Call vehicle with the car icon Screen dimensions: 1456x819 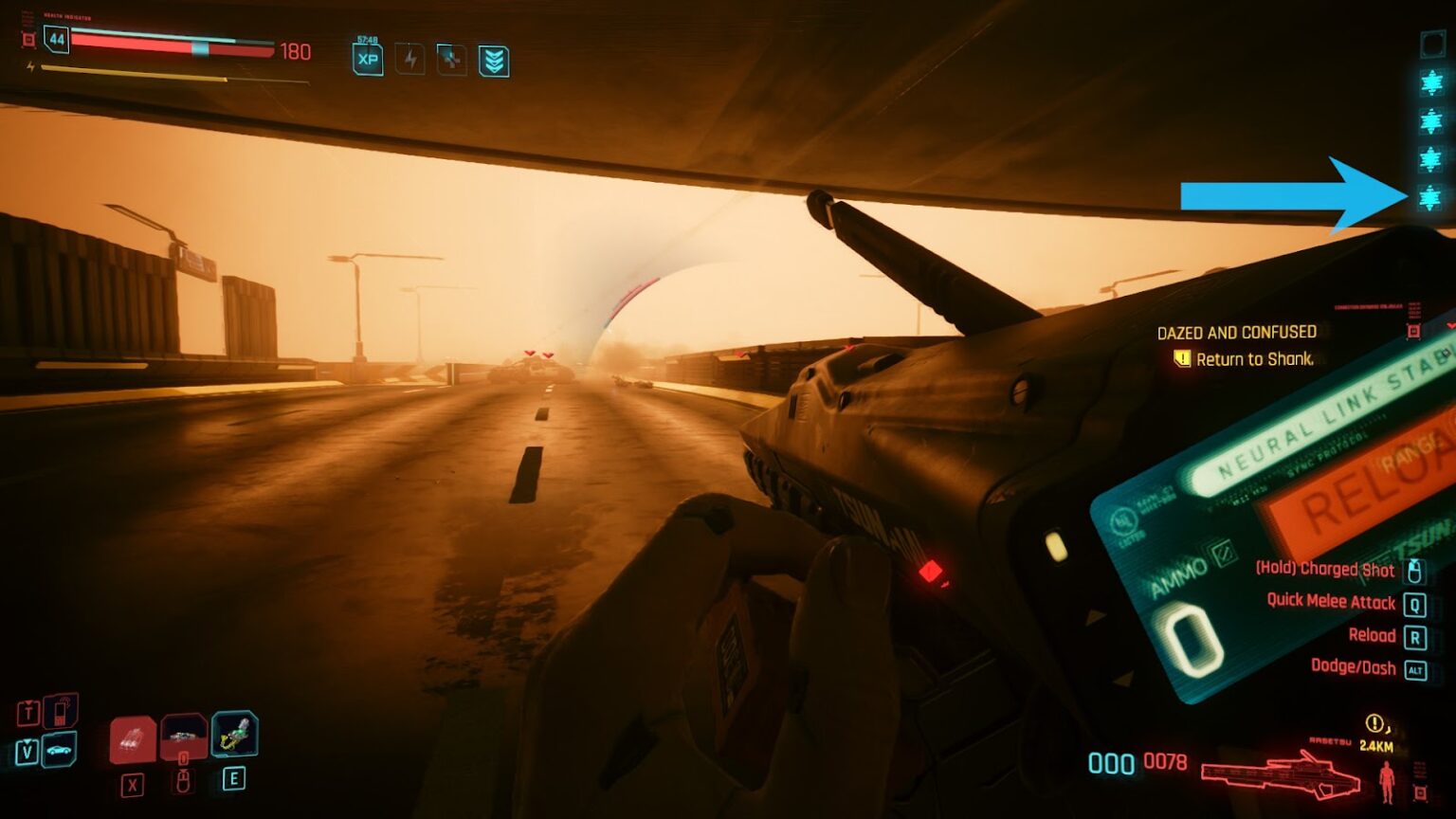click(x=59, y=750)
